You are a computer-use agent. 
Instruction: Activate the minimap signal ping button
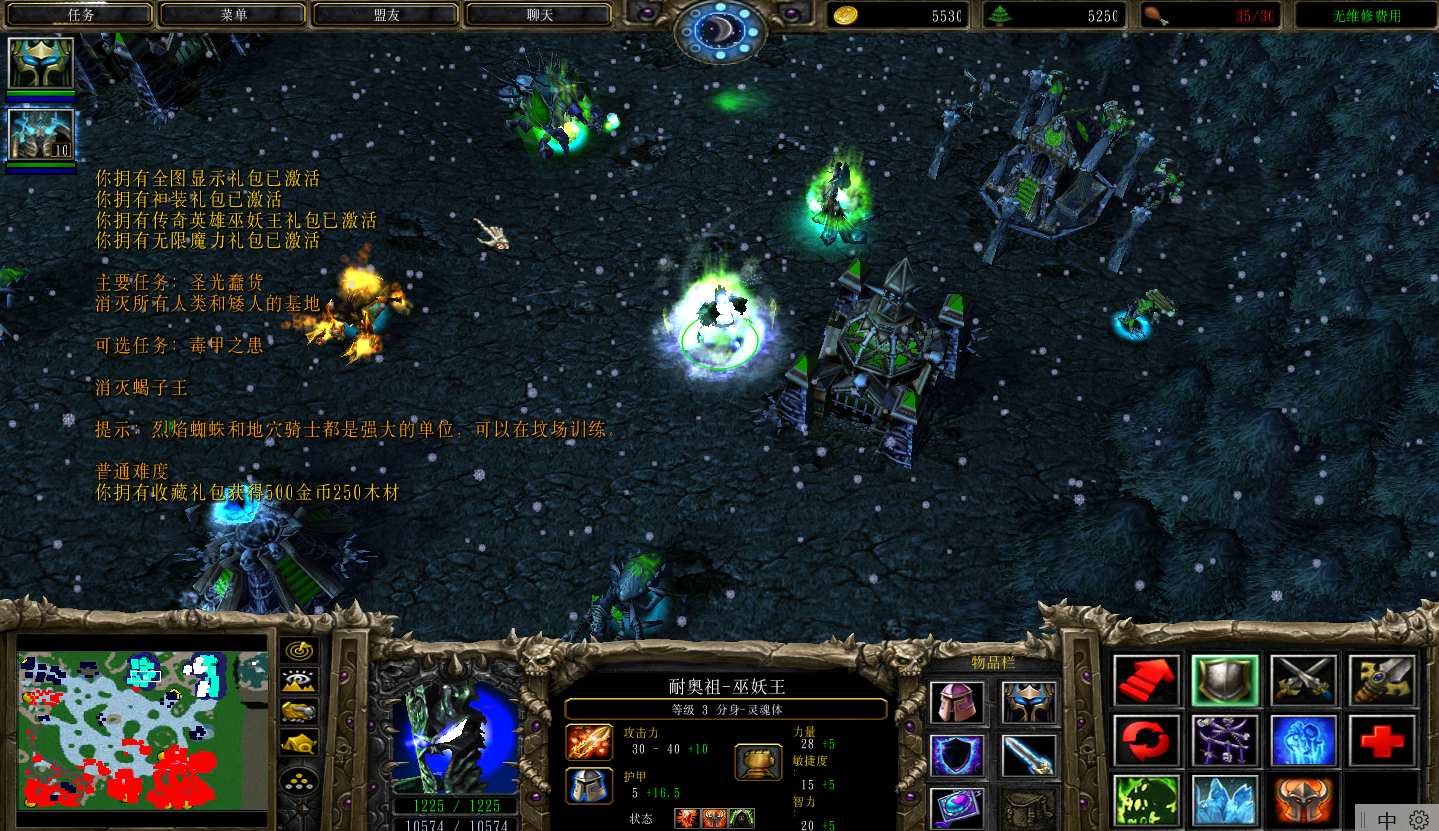[299, 651]
